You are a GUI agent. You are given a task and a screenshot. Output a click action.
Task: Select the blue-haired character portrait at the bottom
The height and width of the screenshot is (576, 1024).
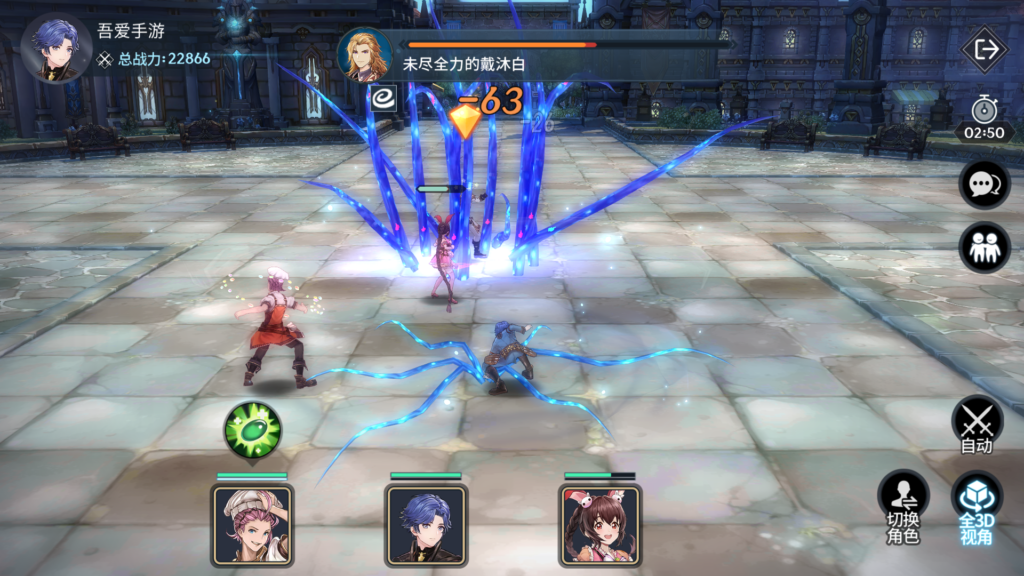coord(426,524)
